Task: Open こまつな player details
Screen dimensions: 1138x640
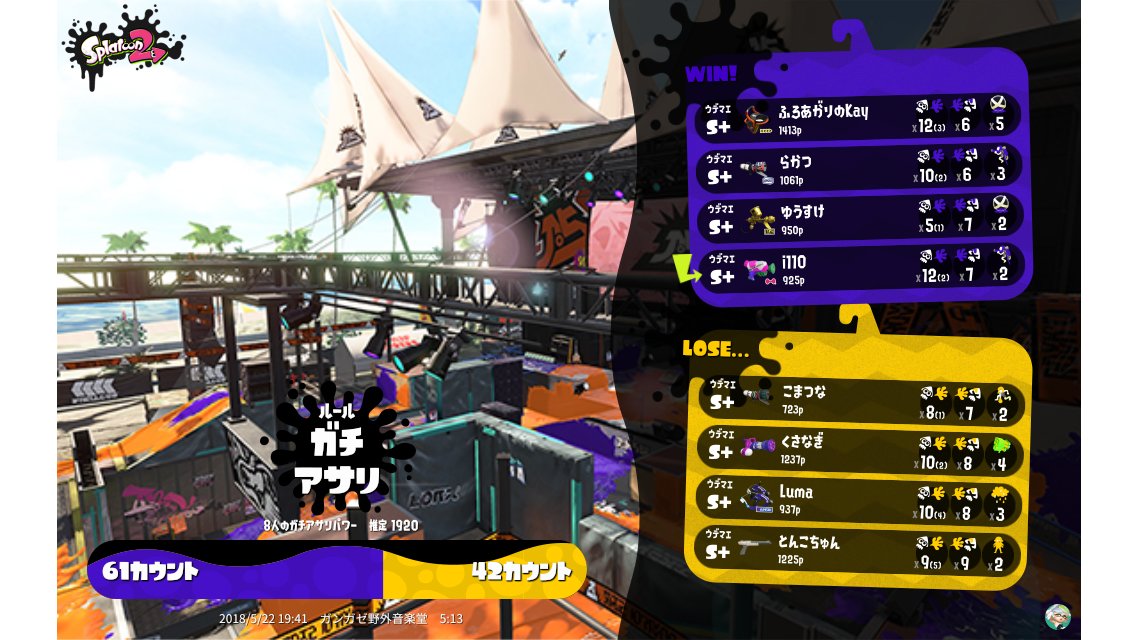Action: (860, 399)
